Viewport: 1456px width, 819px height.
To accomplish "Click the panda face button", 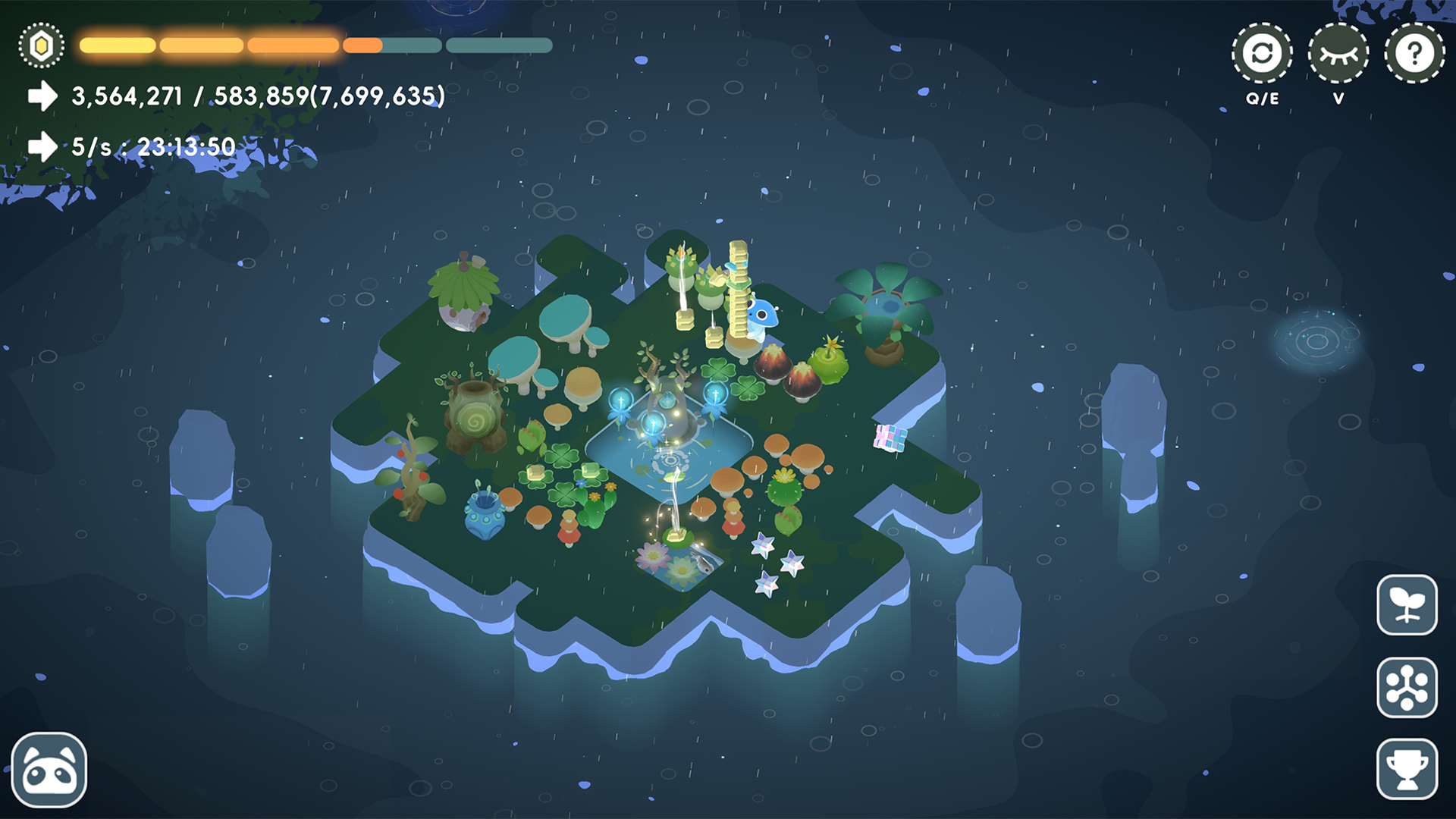I will coord(49,770).
